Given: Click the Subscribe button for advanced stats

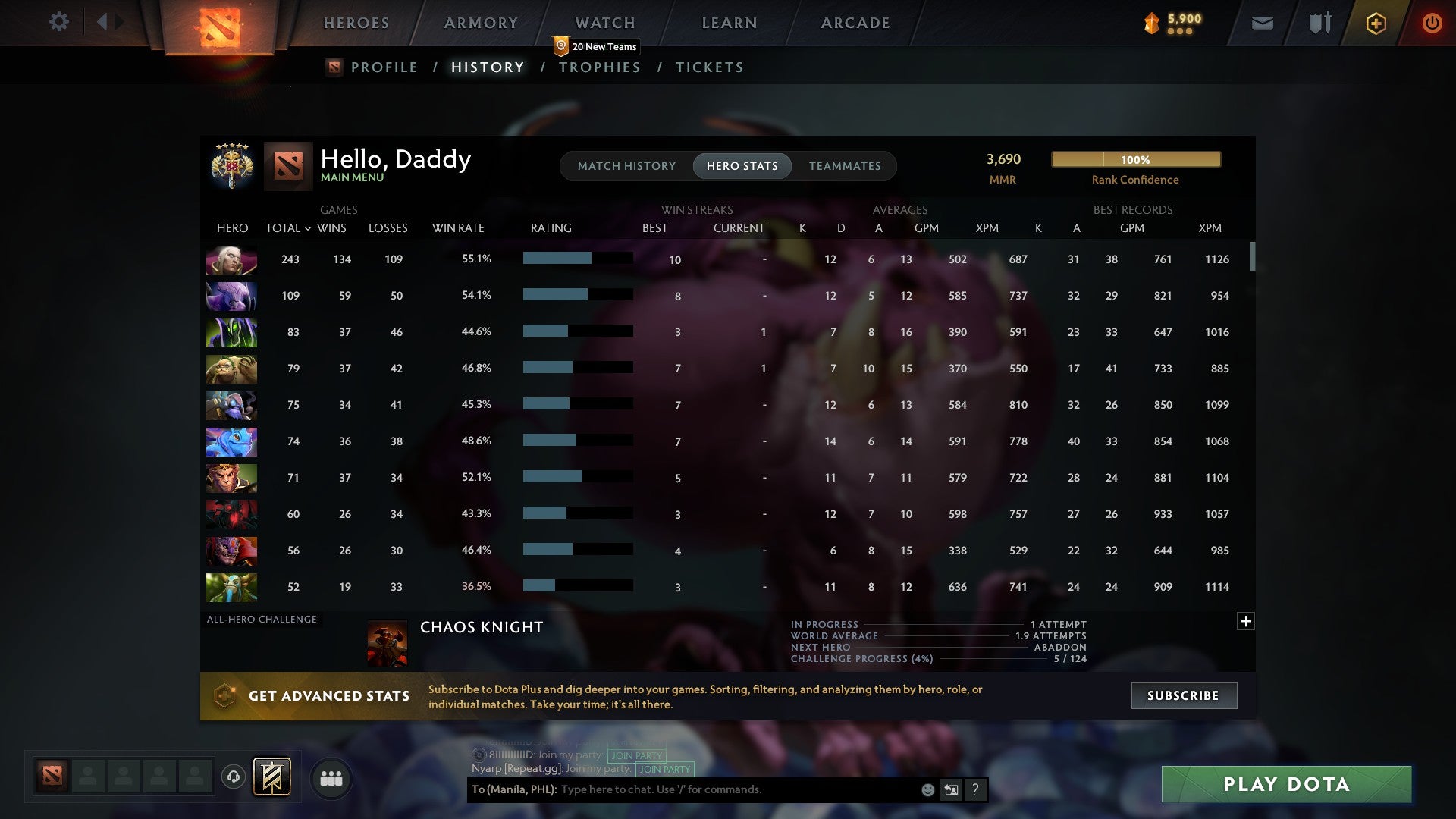Looking at the screenshot, I should click(1183, 695).
